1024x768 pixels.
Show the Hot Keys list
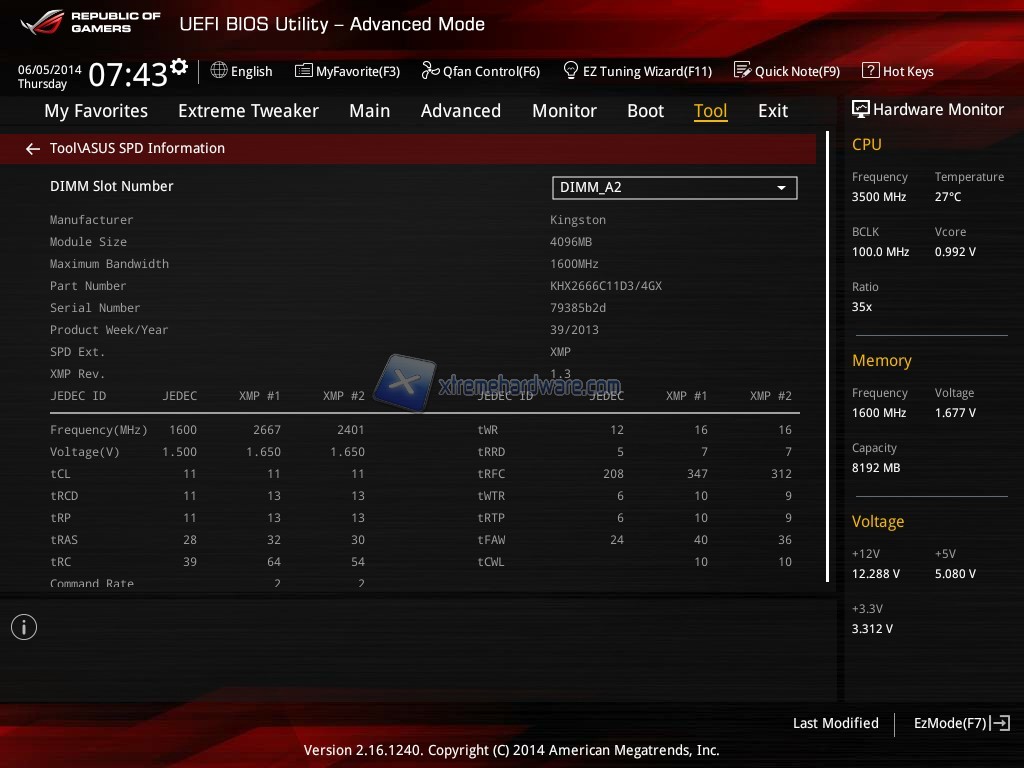click(898, 71)
